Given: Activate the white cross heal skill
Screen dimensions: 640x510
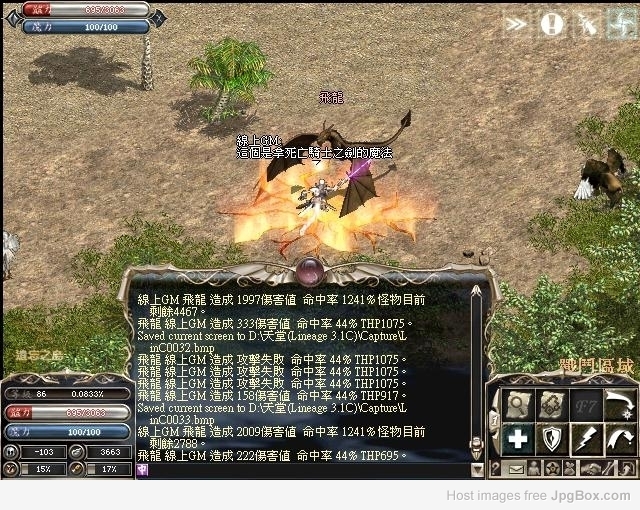Looking at the screenshot, I should pos(518,438).
